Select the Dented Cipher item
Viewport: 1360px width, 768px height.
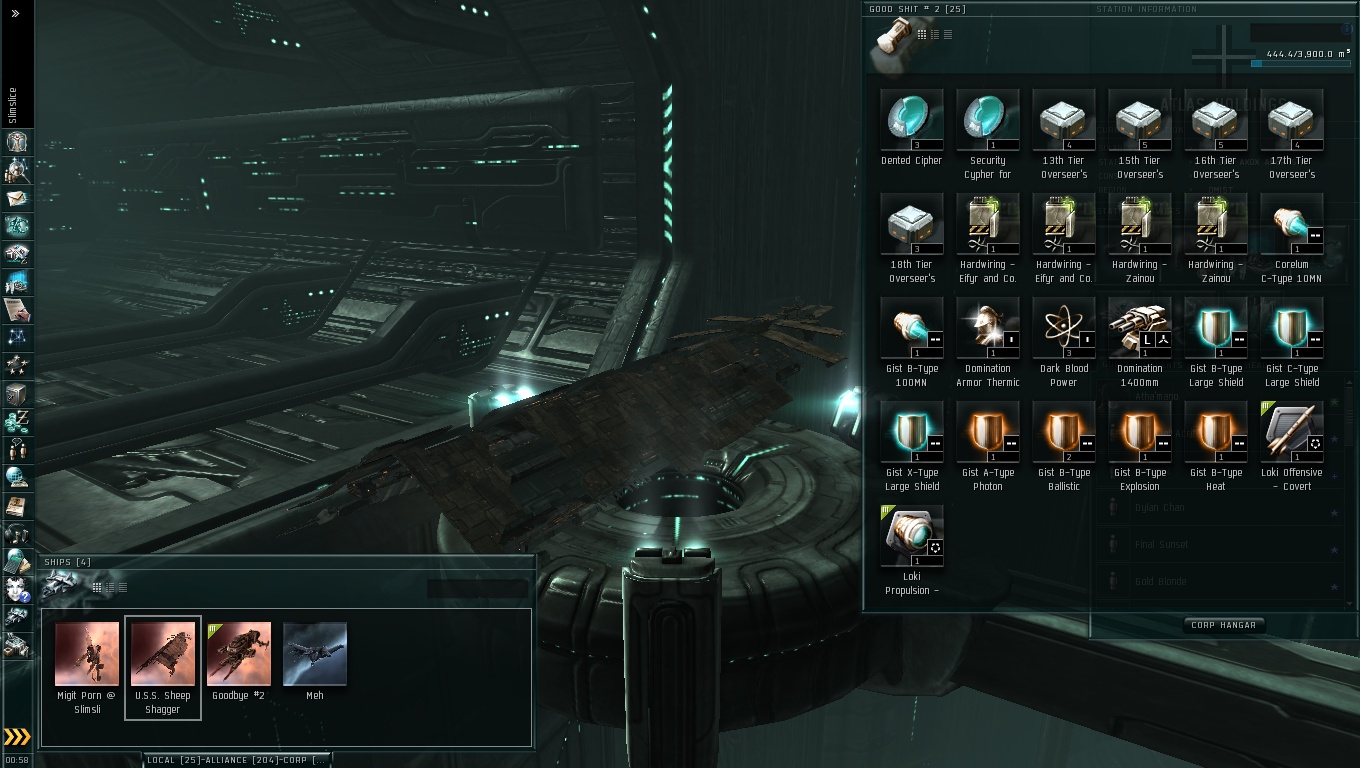click(911, 120)
